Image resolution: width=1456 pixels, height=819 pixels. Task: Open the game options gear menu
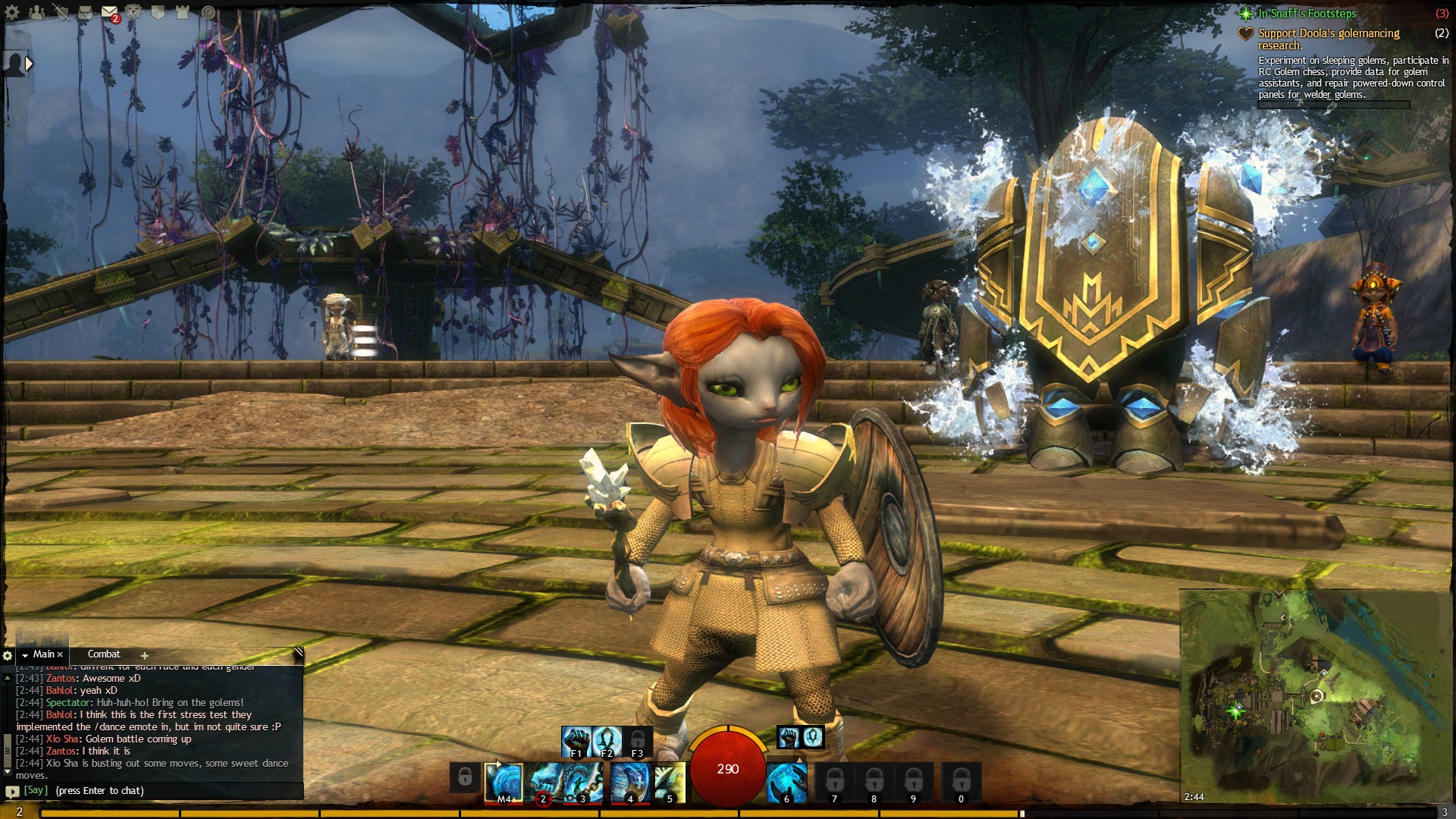tap(12, 12)
